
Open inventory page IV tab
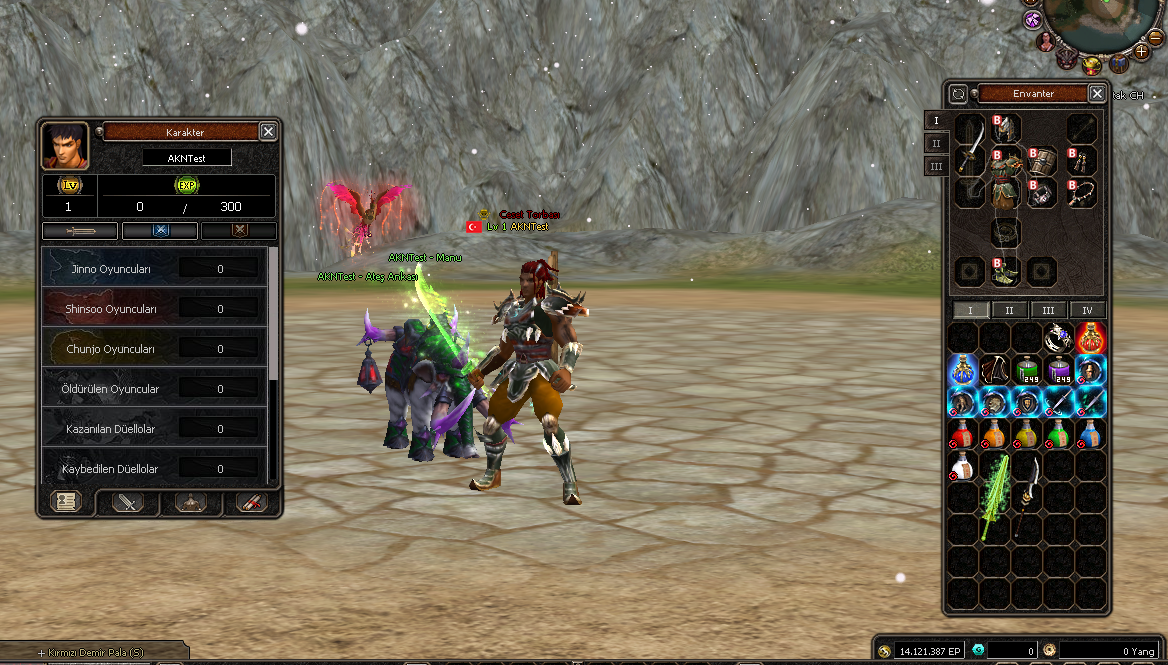(x=1087, y=310)
